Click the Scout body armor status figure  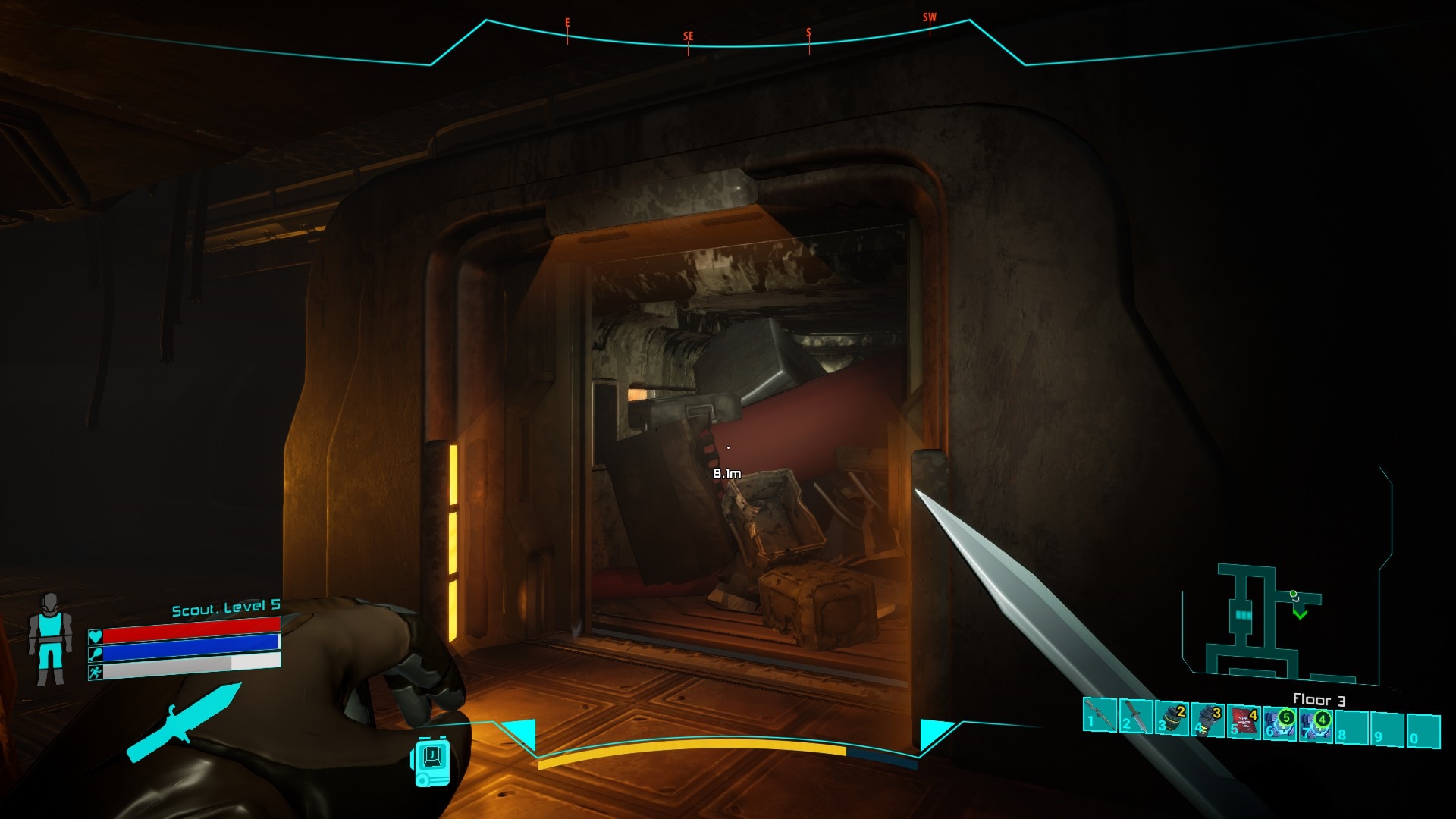tap(50, 639)
